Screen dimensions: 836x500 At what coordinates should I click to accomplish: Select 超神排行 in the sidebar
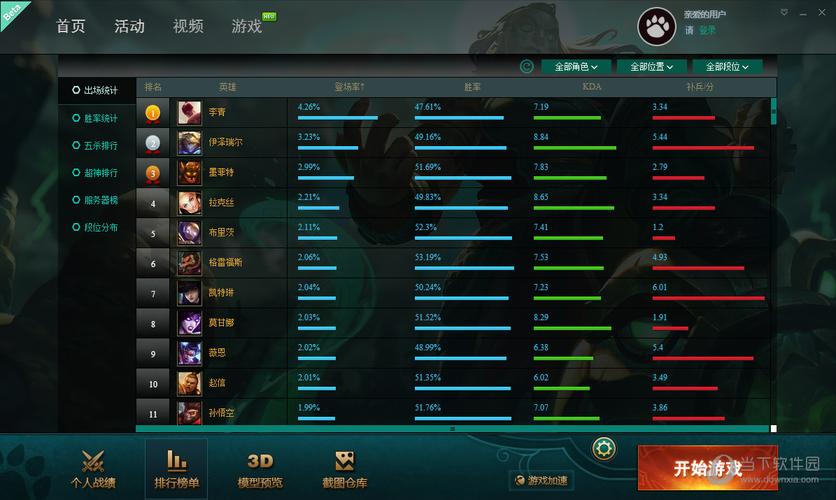(100, 172)
